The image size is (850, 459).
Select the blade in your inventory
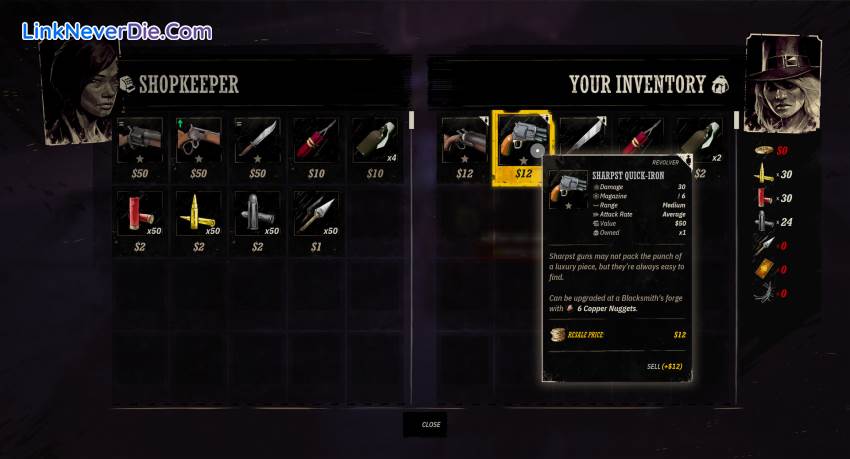point(581,133)
